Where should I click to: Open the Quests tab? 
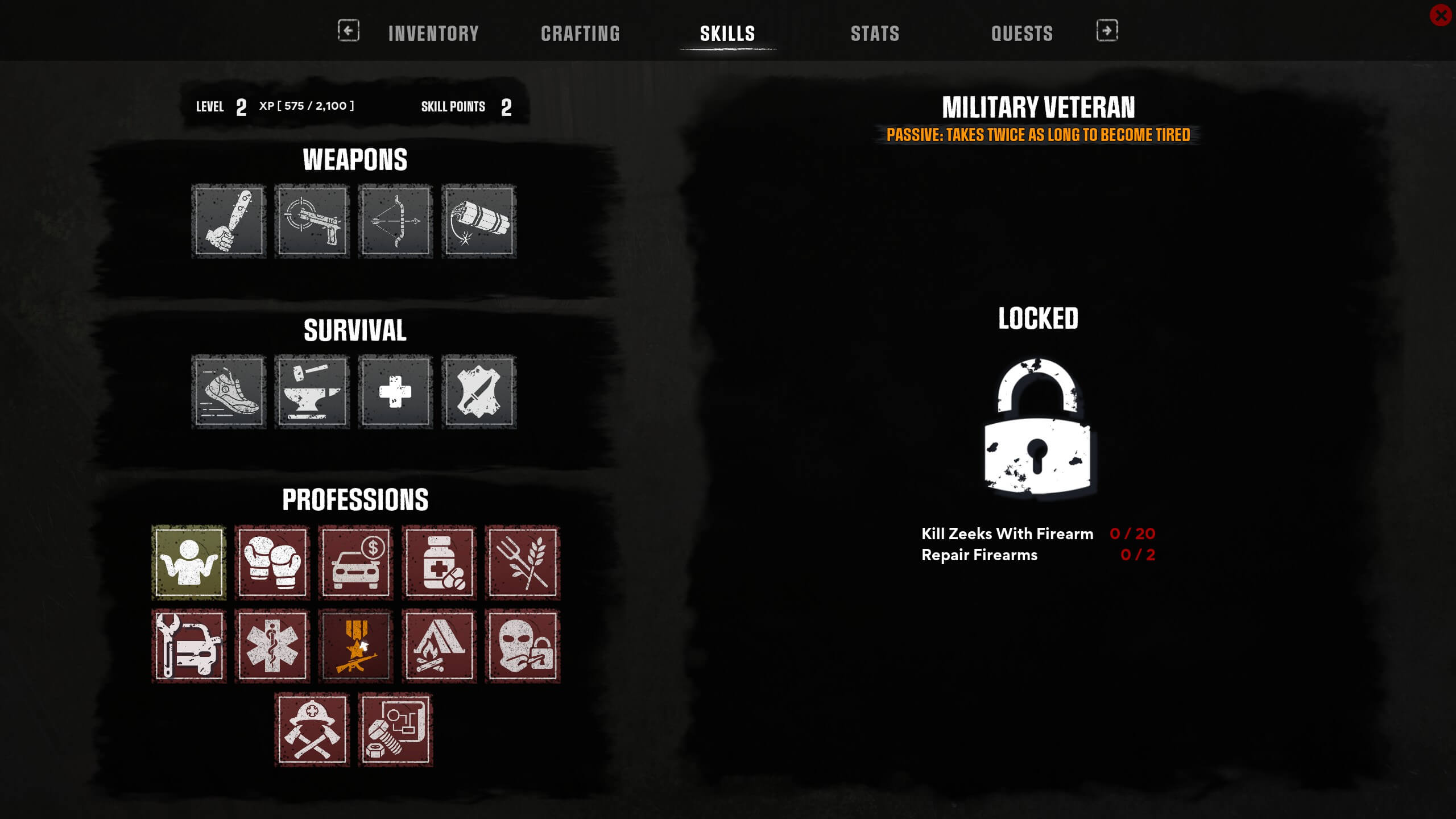click(1022, 33)
